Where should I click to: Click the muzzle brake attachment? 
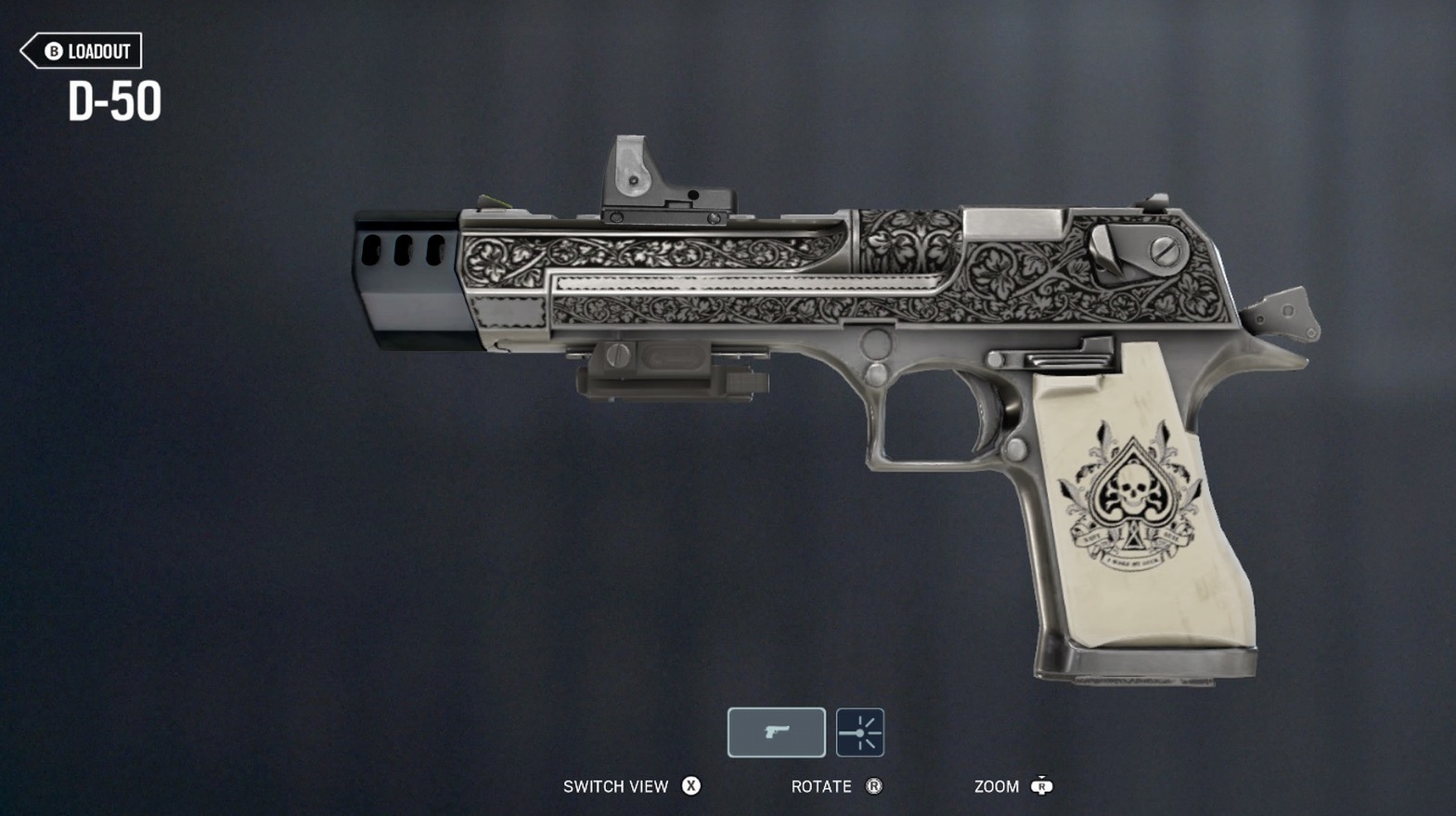pyautogui.click(x=404, y=269)
